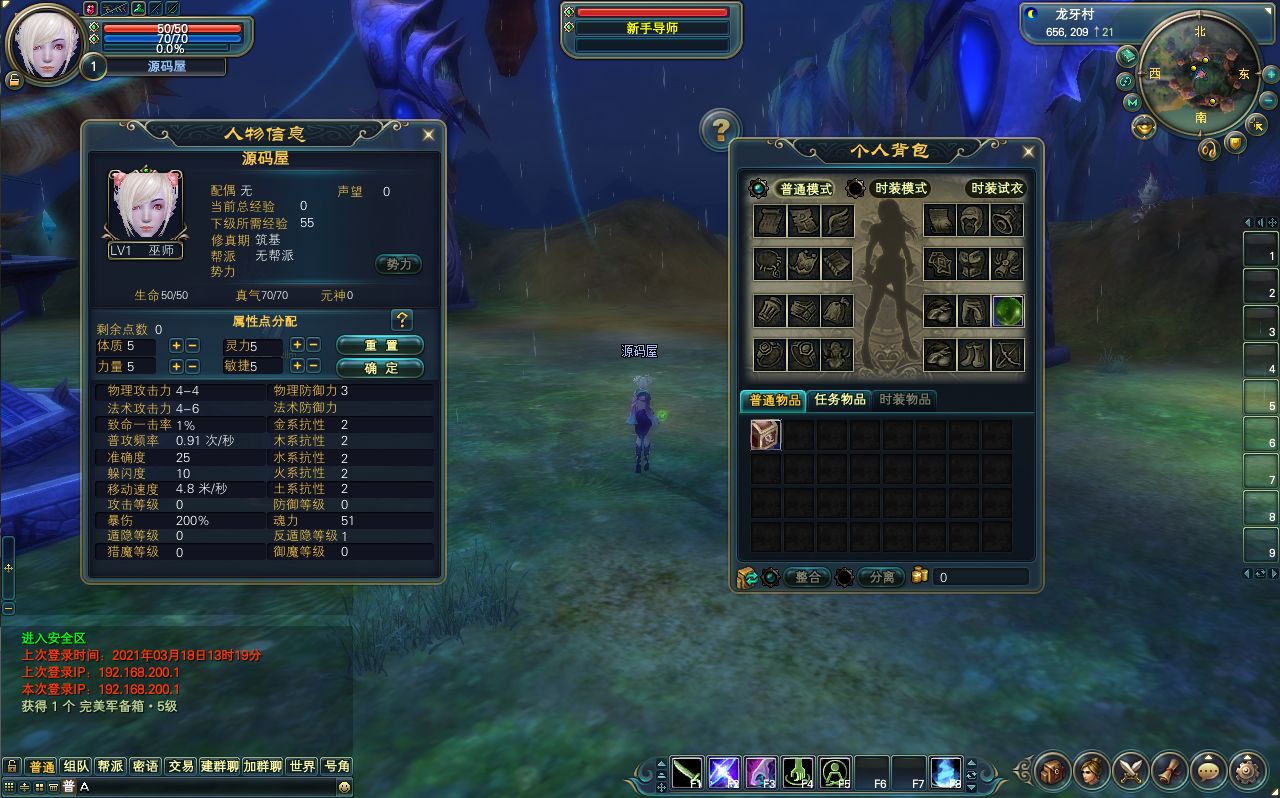Switch chat to the 世界 channel
Image resolution: width=1280 pixels, height=798 pixels.
click(x=302, y=766)
